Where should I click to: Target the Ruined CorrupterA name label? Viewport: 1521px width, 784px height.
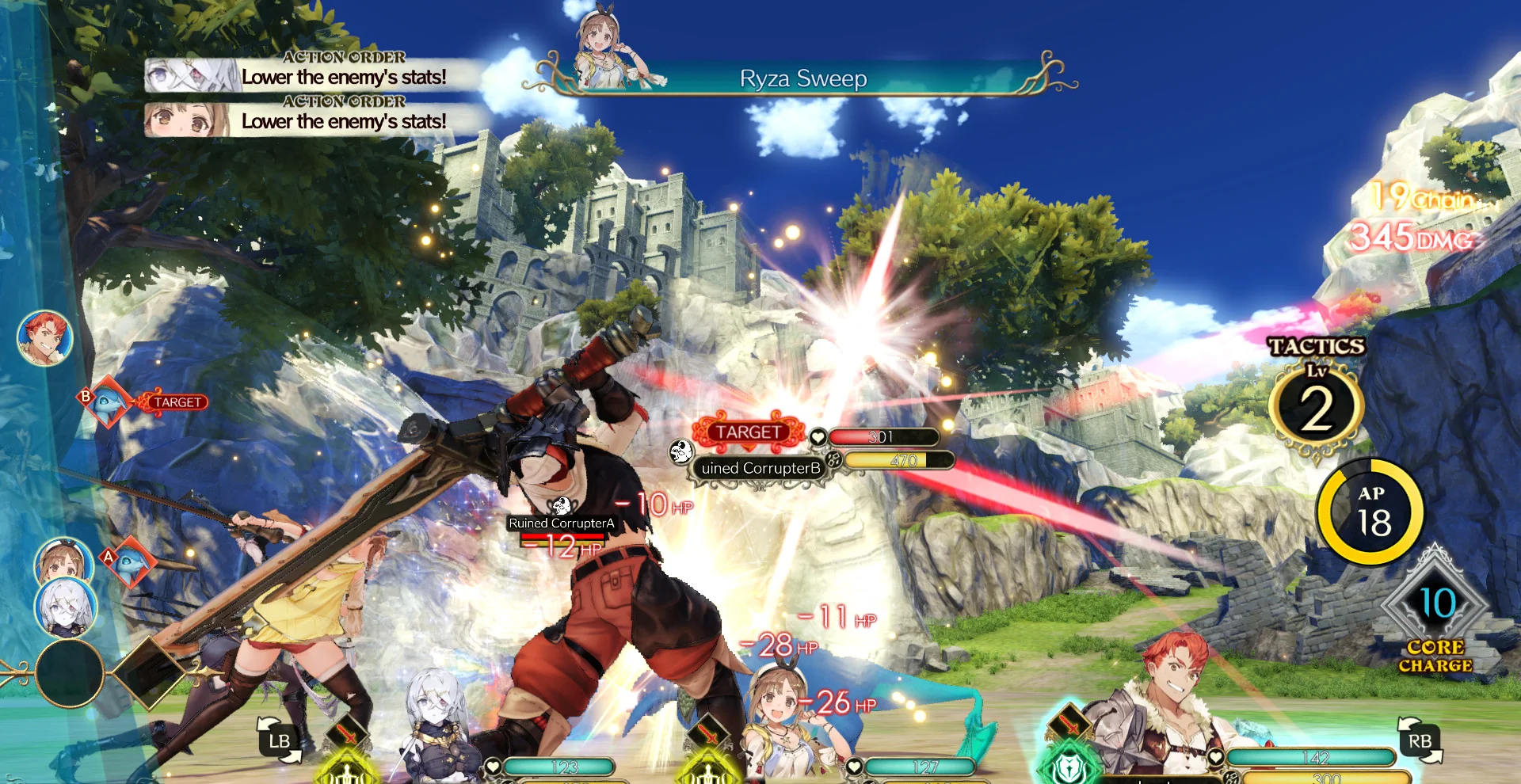coord(561,523)
